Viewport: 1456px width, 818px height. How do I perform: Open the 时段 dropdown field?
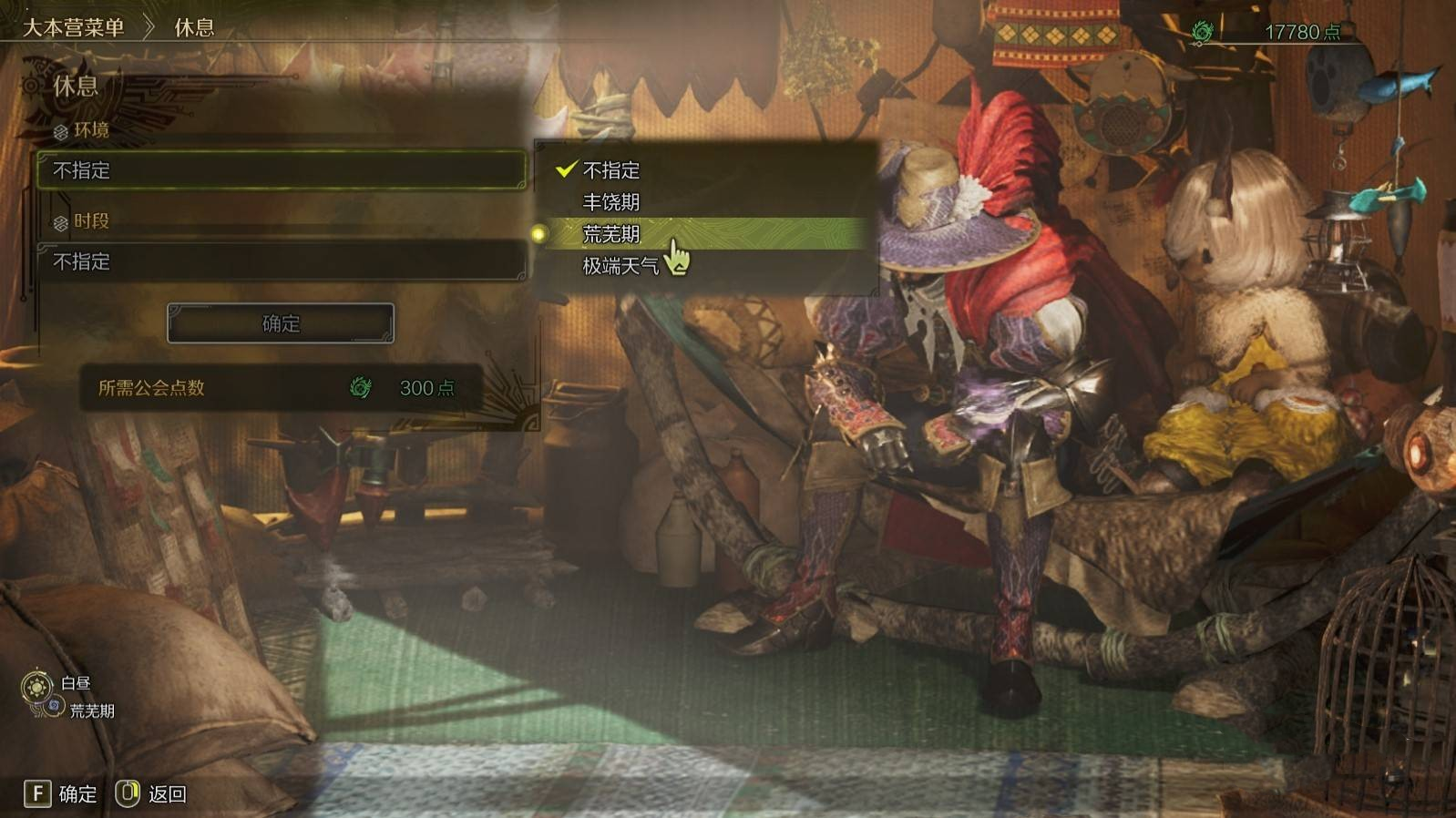pos(281,261)
